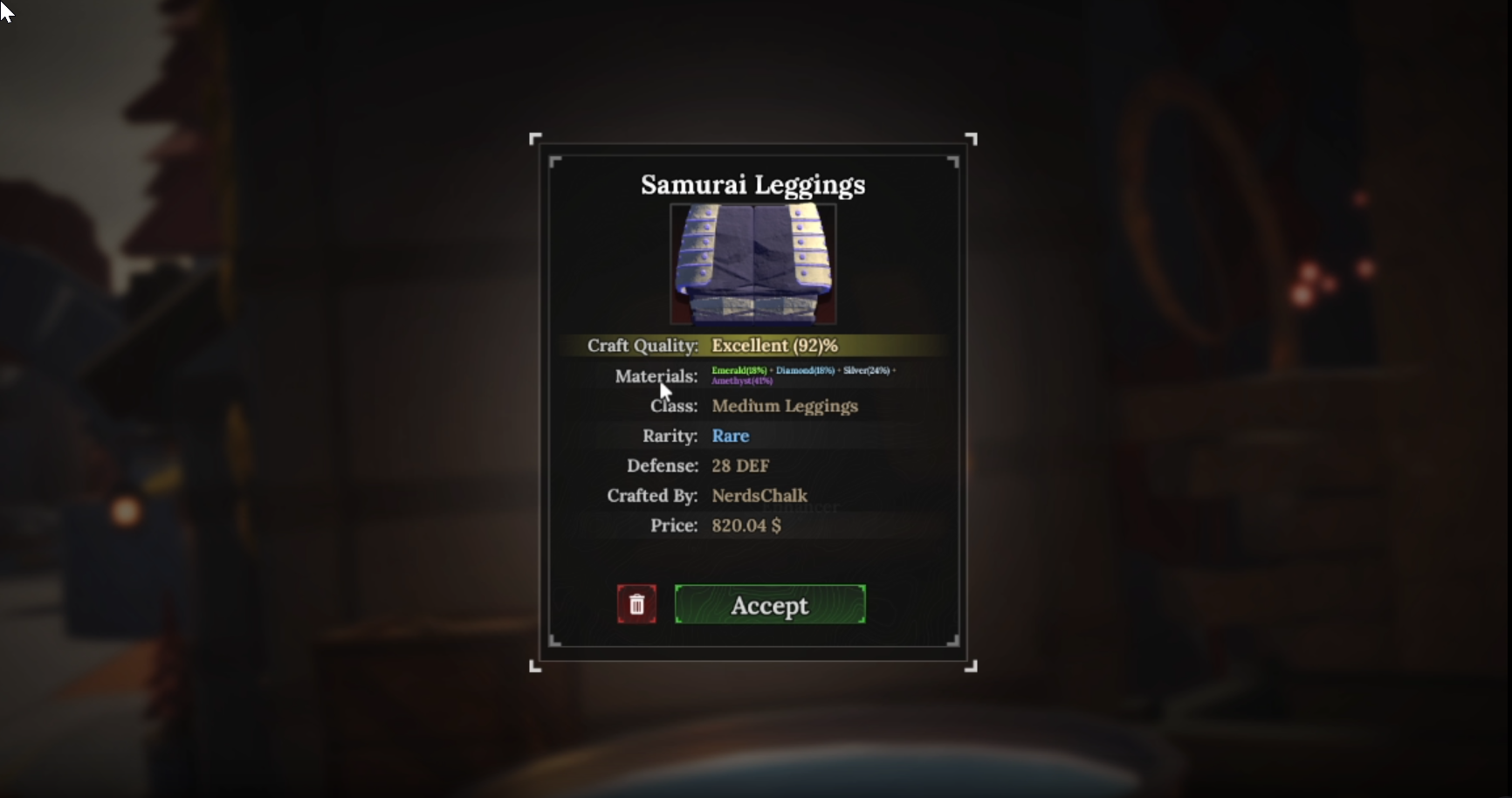Click the Crafted By row label
The image size is (1512, 798).
pos(651,495)
